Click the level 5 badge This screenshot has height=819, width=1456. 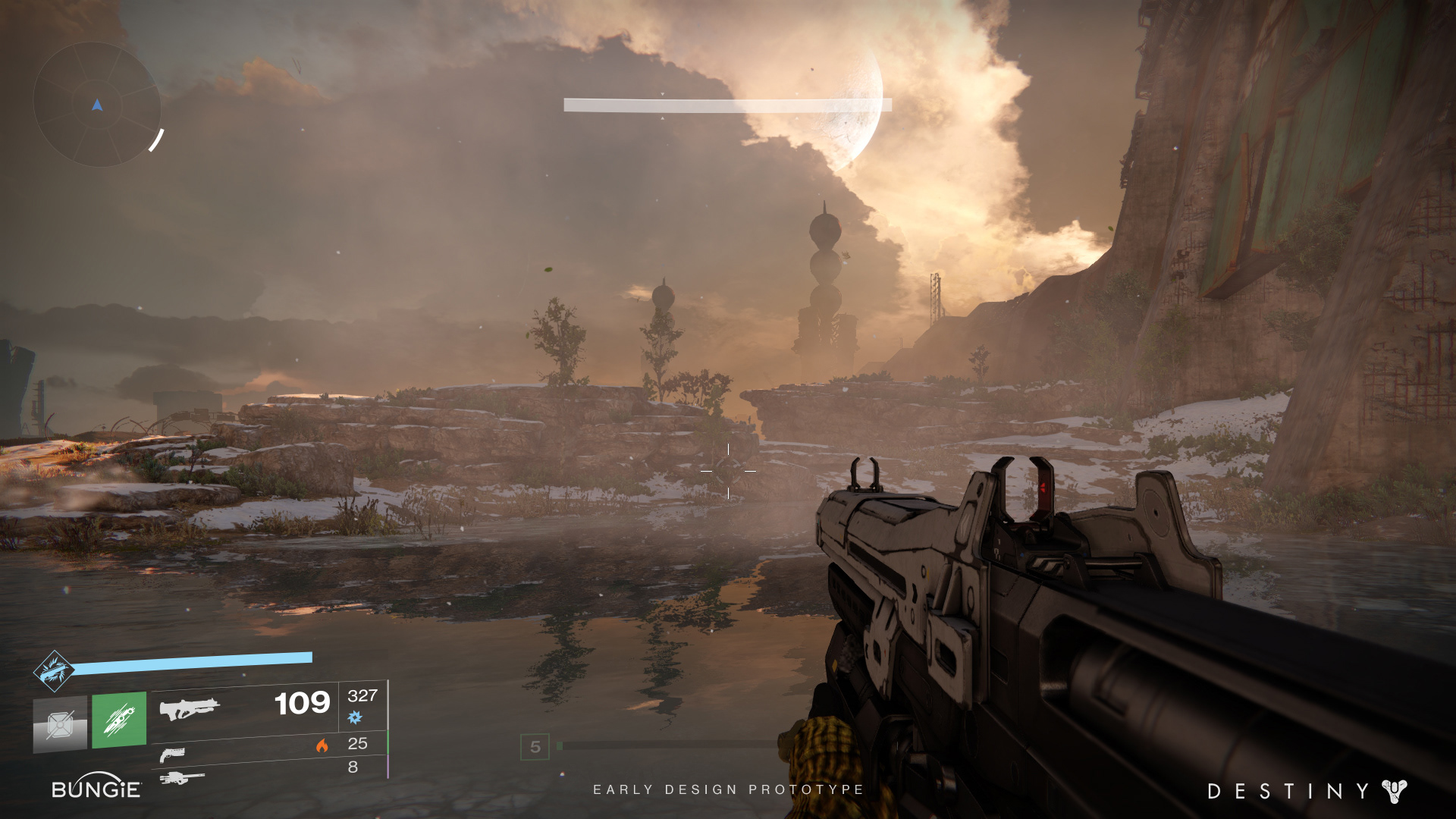point(535,747)
